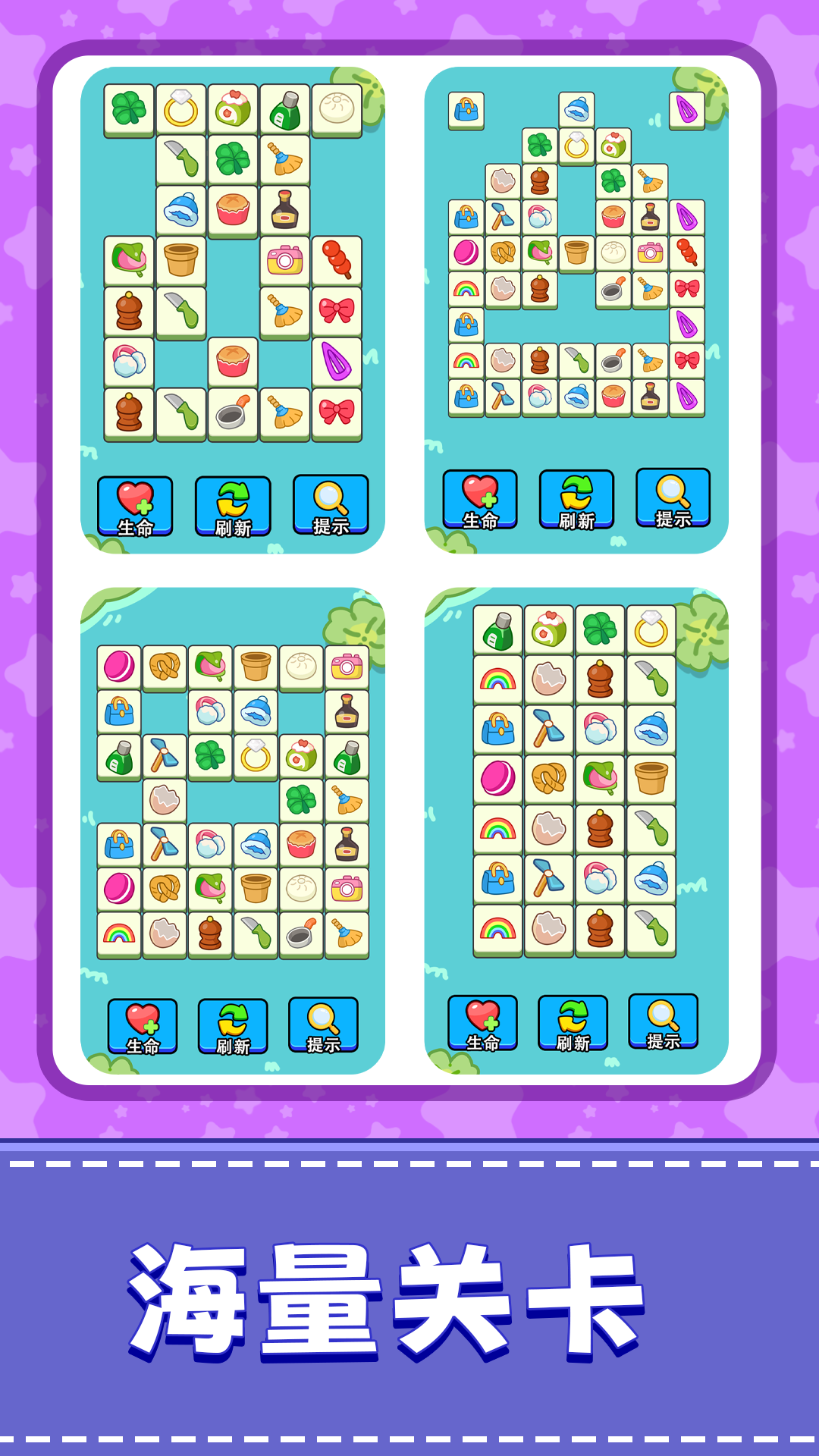Pick the wooden bucket tile in the upper-right board
Screen dimensions: 819x1456
click(576, 253)
